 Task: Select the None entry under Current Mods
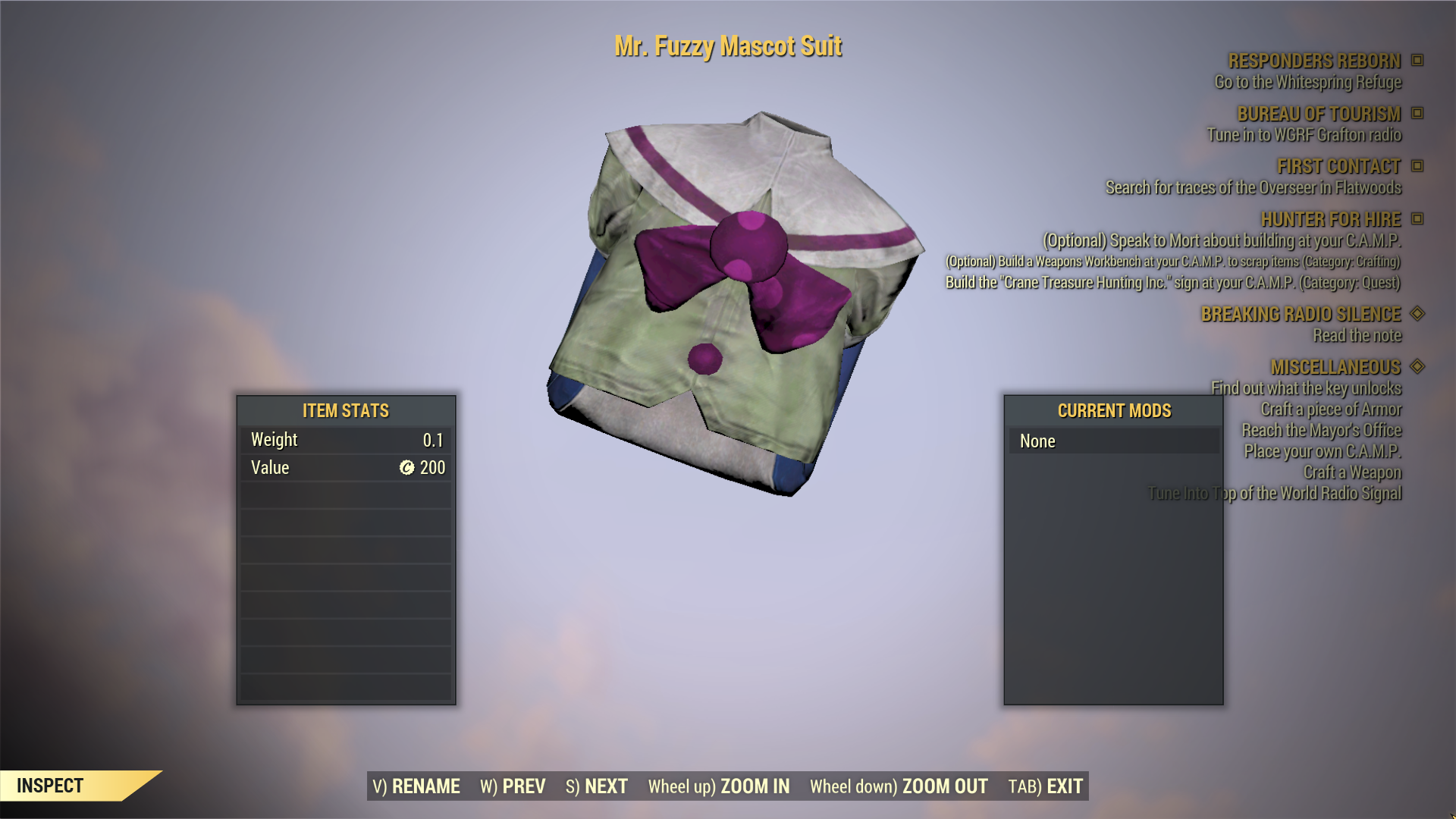pyautogui.click(x=1113, y=441)
